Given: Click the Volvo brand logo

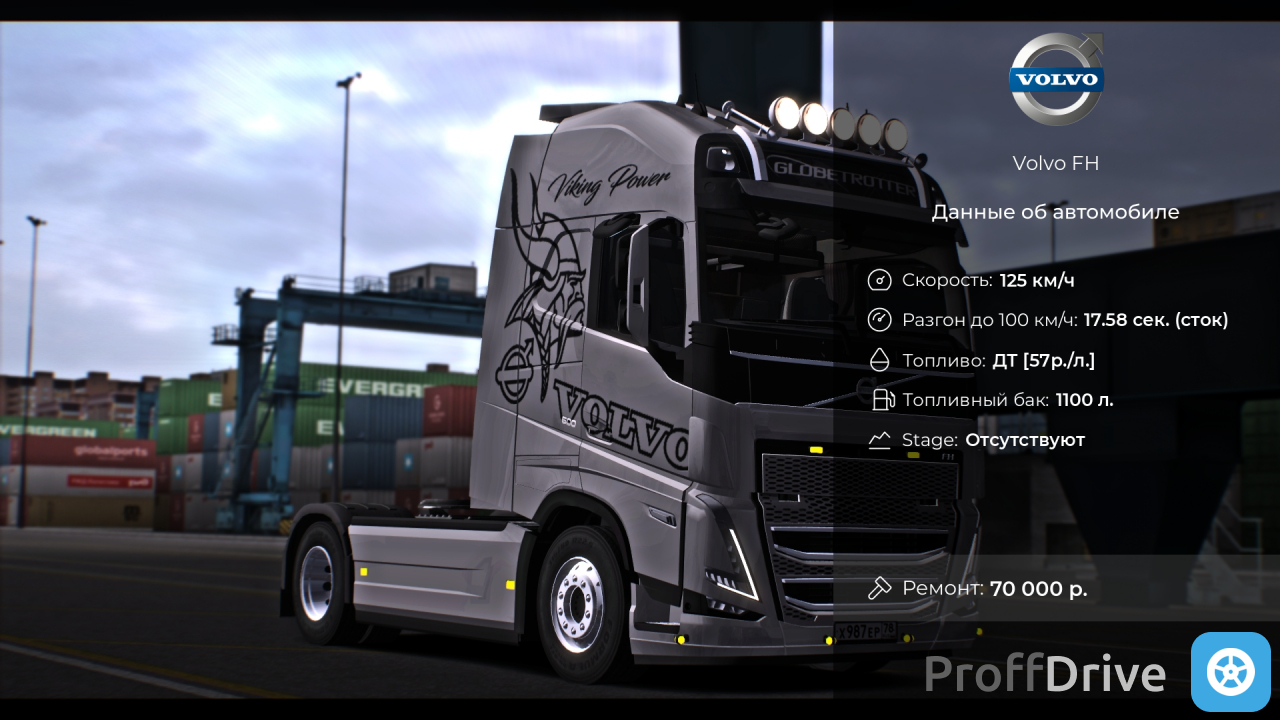Looking at the screenshot, I should click(x=1055, y=79).
